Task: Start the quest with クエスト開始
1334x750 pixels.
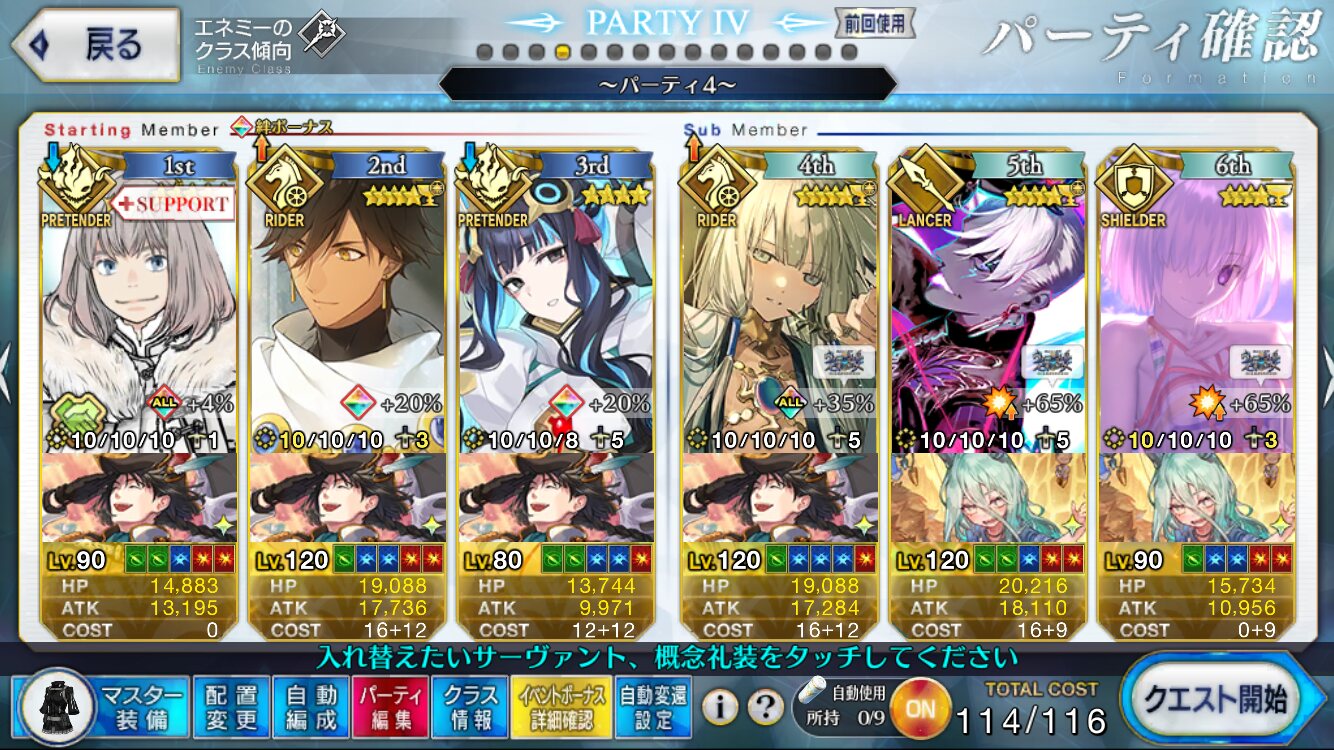Action: (x=1225, y=700)
